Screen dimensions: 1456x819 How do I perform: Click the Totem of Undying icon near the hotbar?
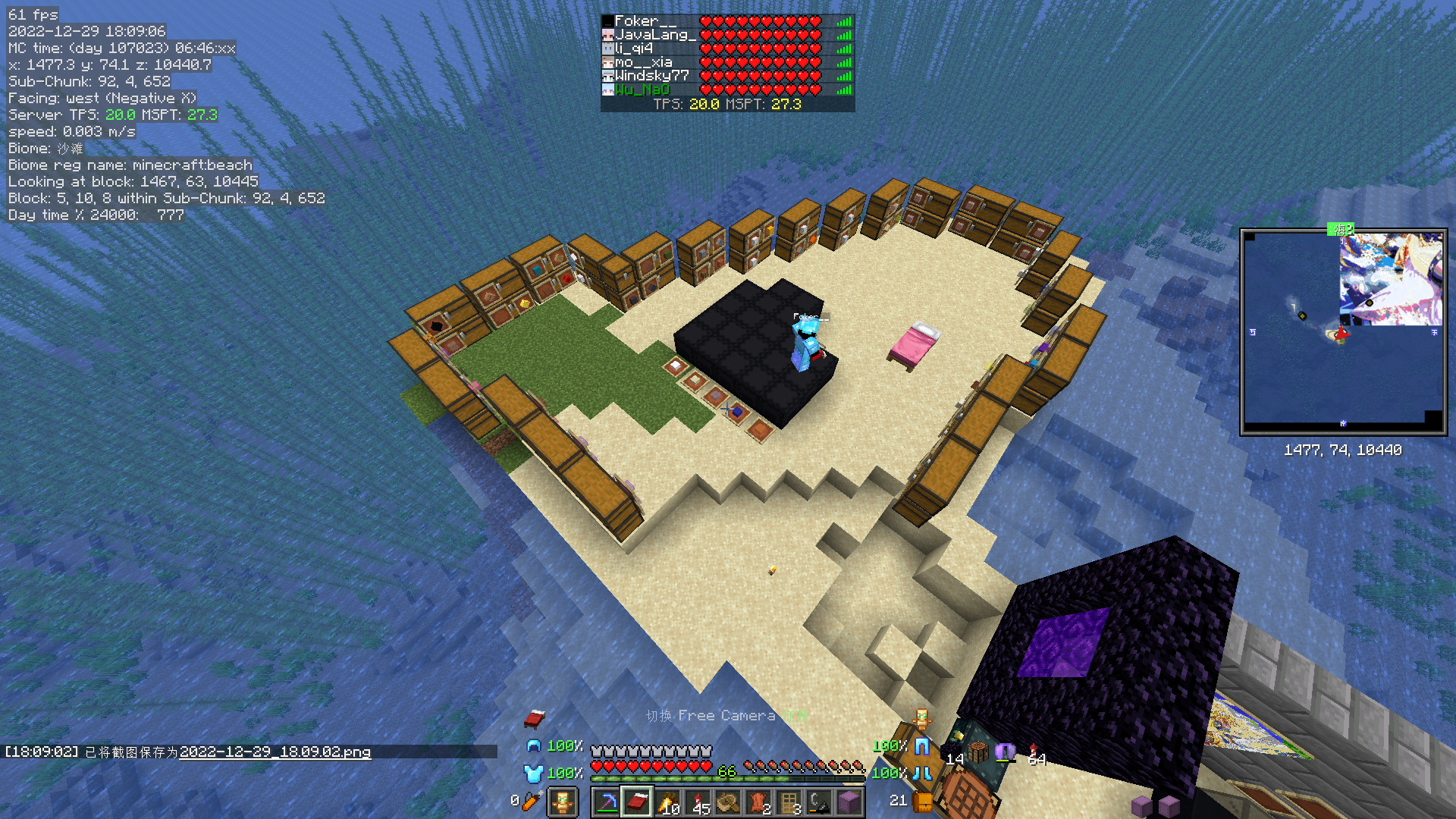564,802
